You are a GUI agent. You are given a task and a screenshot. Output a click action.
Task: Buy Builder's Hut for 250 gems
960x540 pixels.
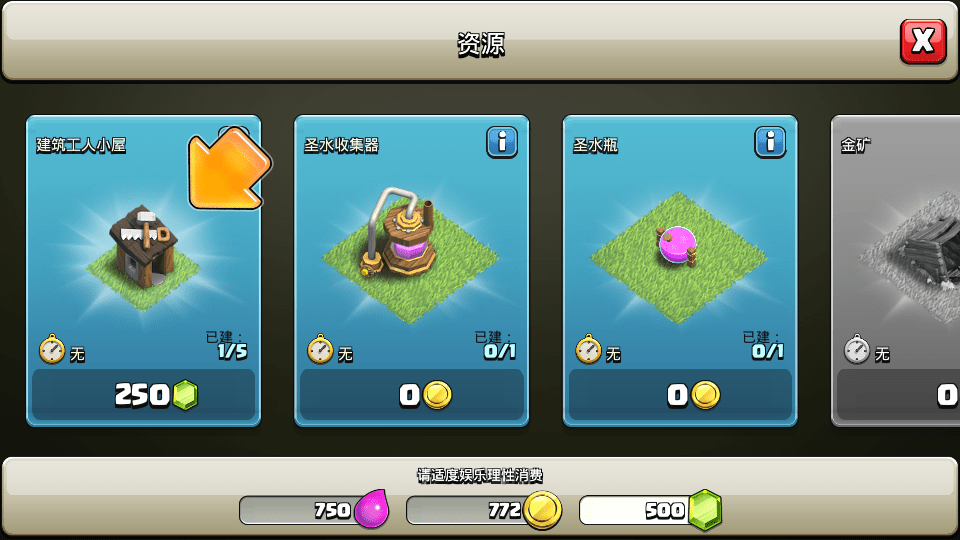pos(143,395)
